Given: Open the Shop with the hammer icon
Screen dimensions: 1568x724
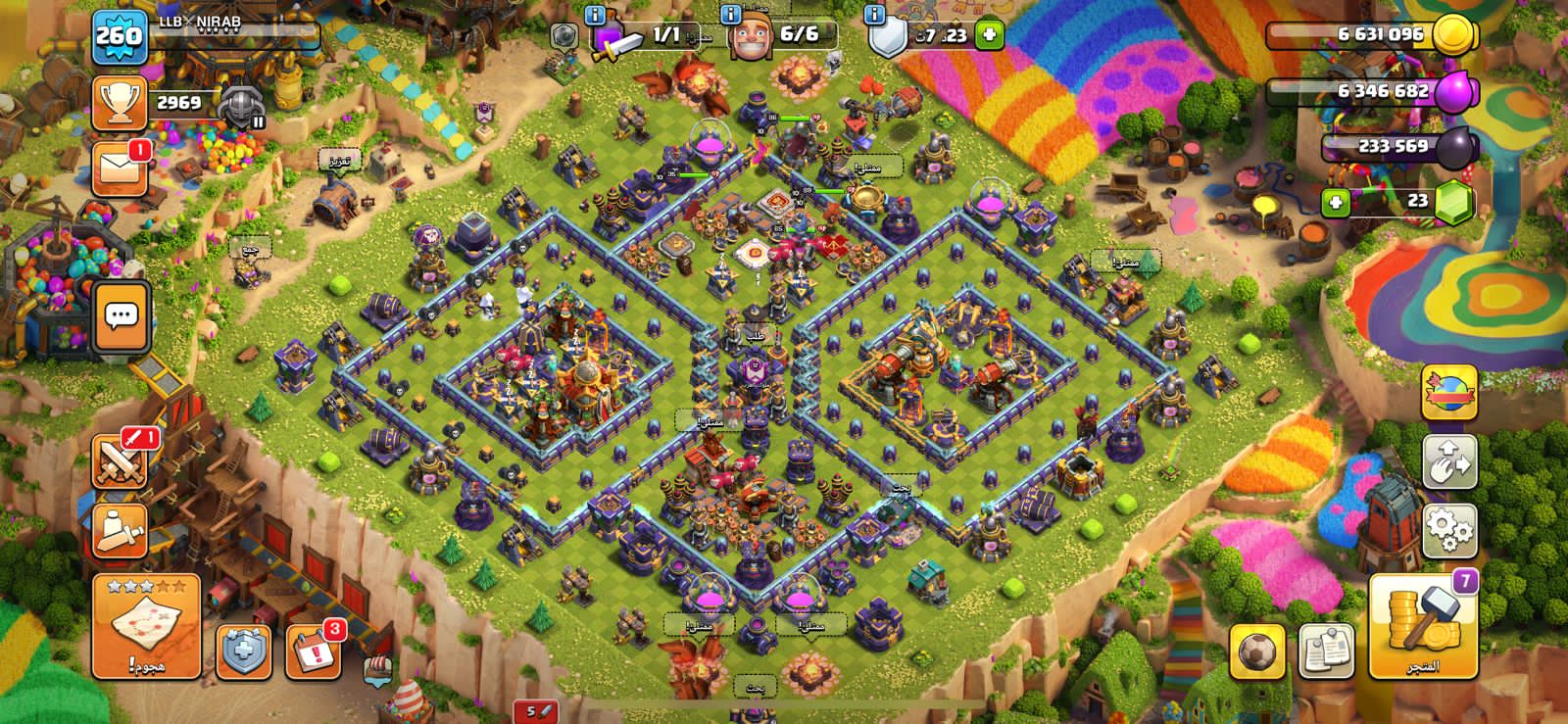Looking at the screenshot, I should [1423, 626].
